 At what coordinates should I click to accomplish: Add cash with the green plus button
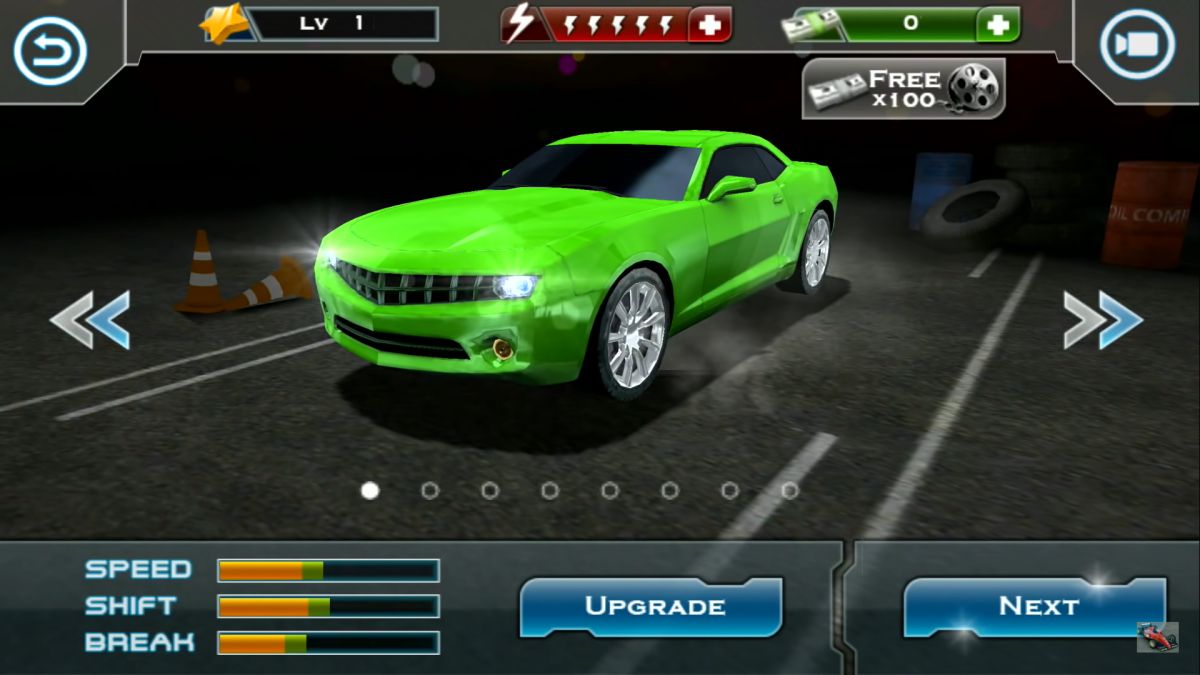pyautogui.click(x=997, y=25)
